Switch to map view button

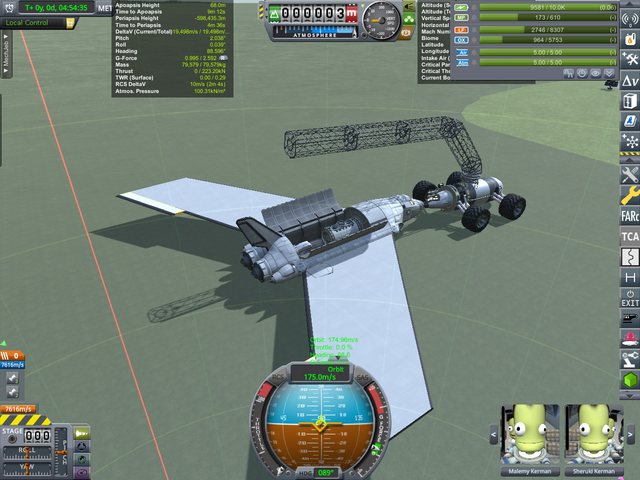point(82,461)
